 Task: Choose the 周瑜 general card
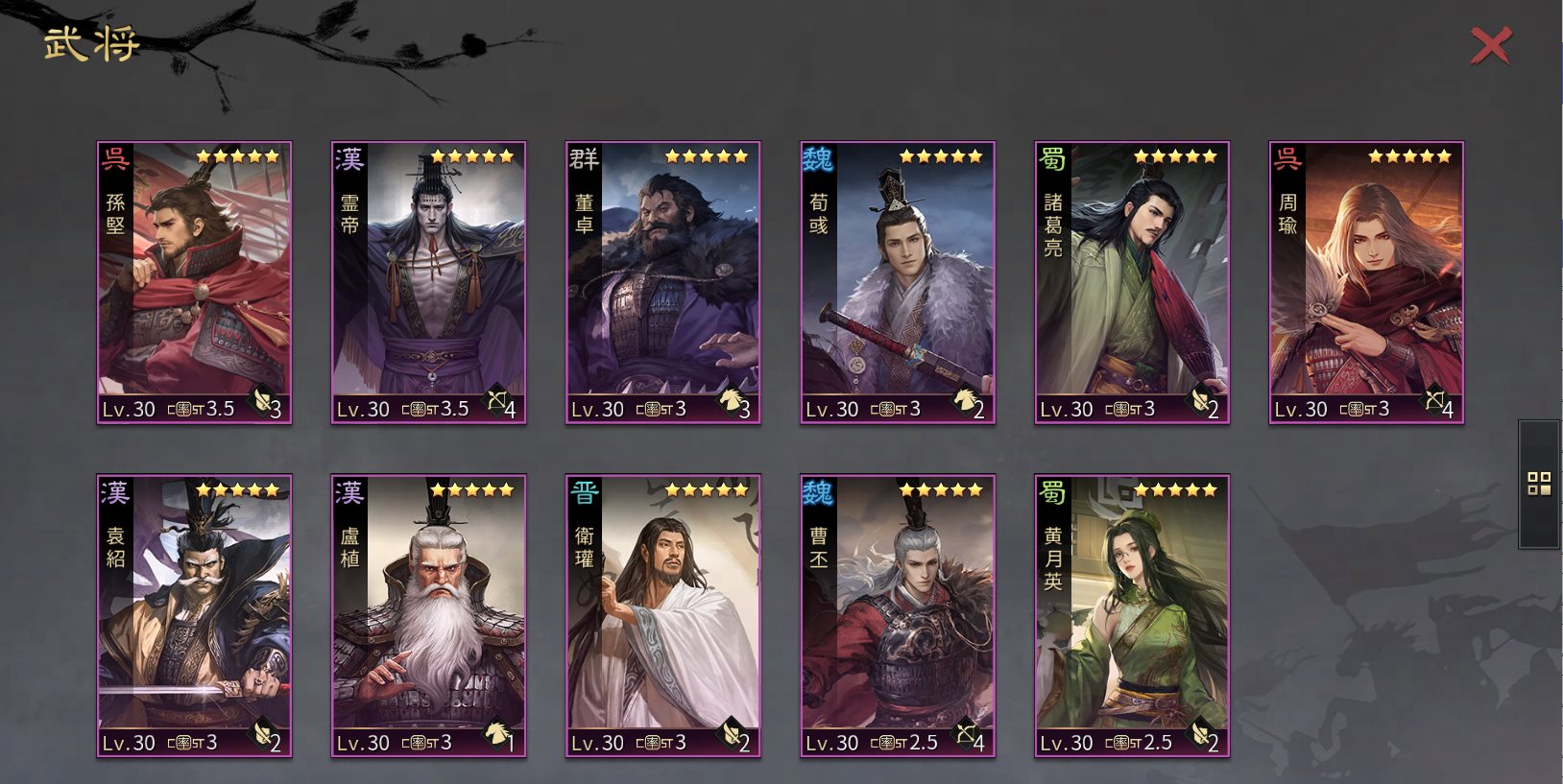coord(1366,282)
